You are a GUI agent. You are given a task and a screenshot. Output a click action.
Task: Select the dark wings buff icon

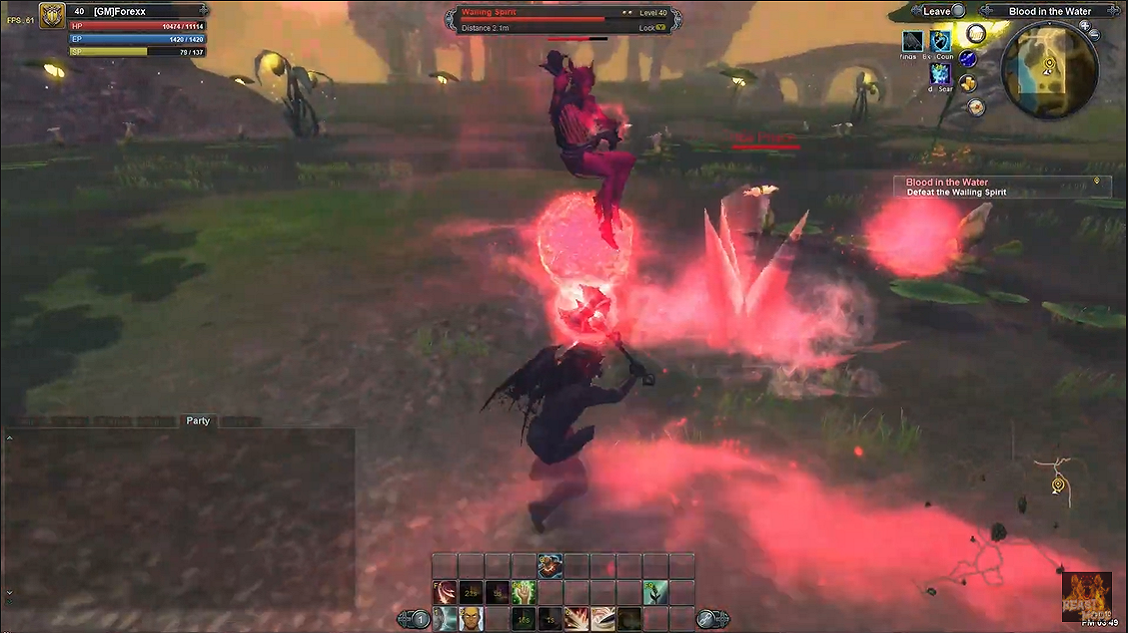912,40
